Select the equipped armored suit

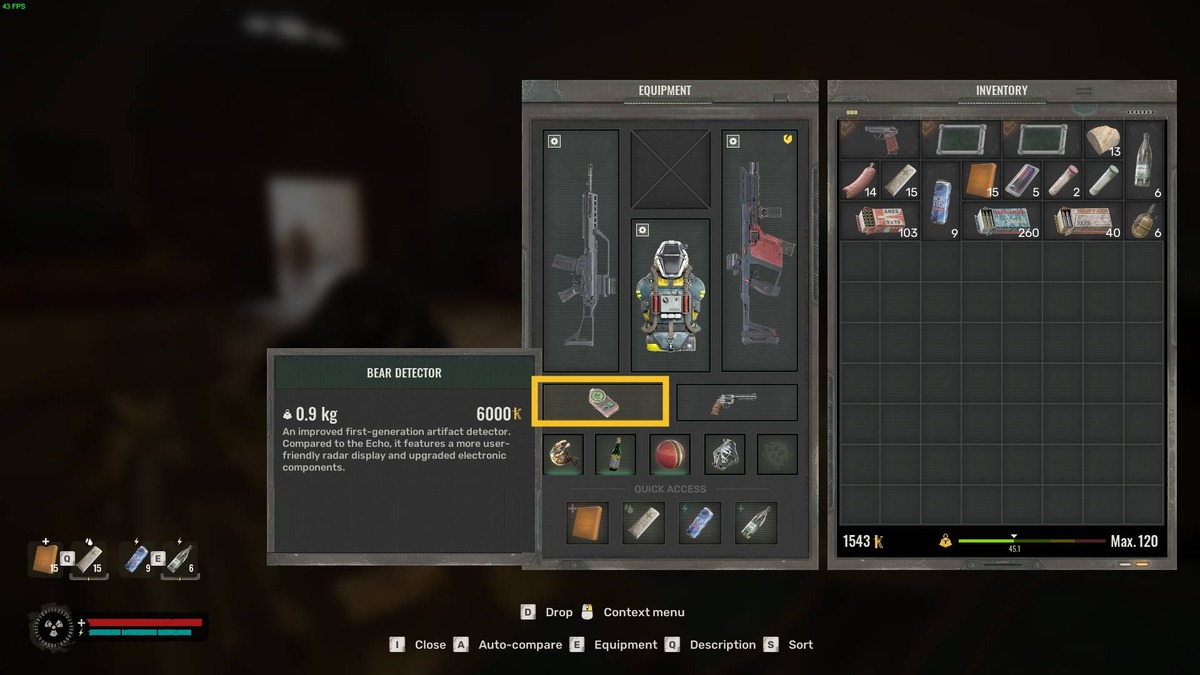click(x=669, y=295)
